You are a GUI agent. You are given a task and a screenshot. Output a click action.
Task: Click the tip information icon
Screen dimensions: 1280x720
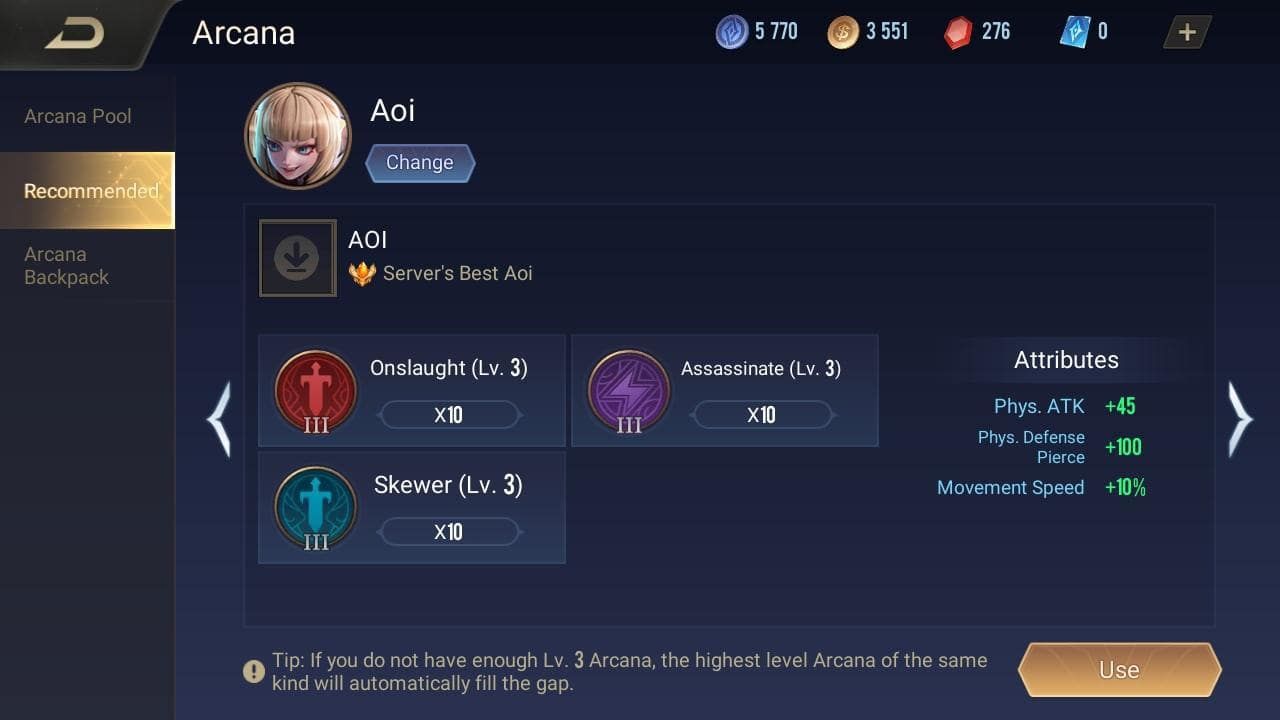253,671
